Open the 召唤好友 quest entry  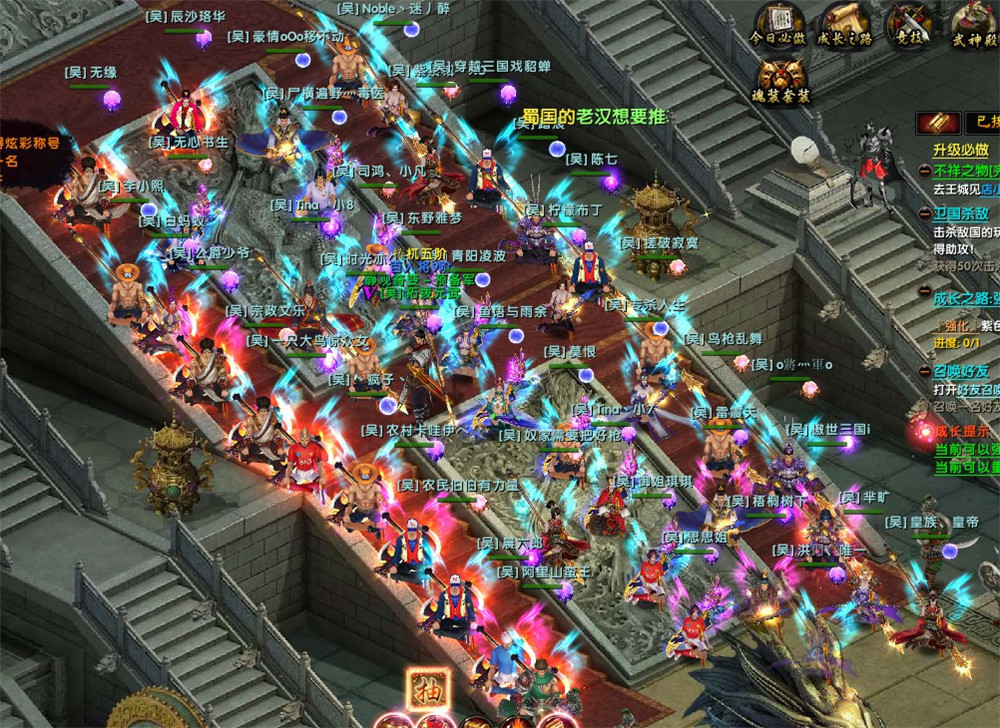(x=961, y=371)
